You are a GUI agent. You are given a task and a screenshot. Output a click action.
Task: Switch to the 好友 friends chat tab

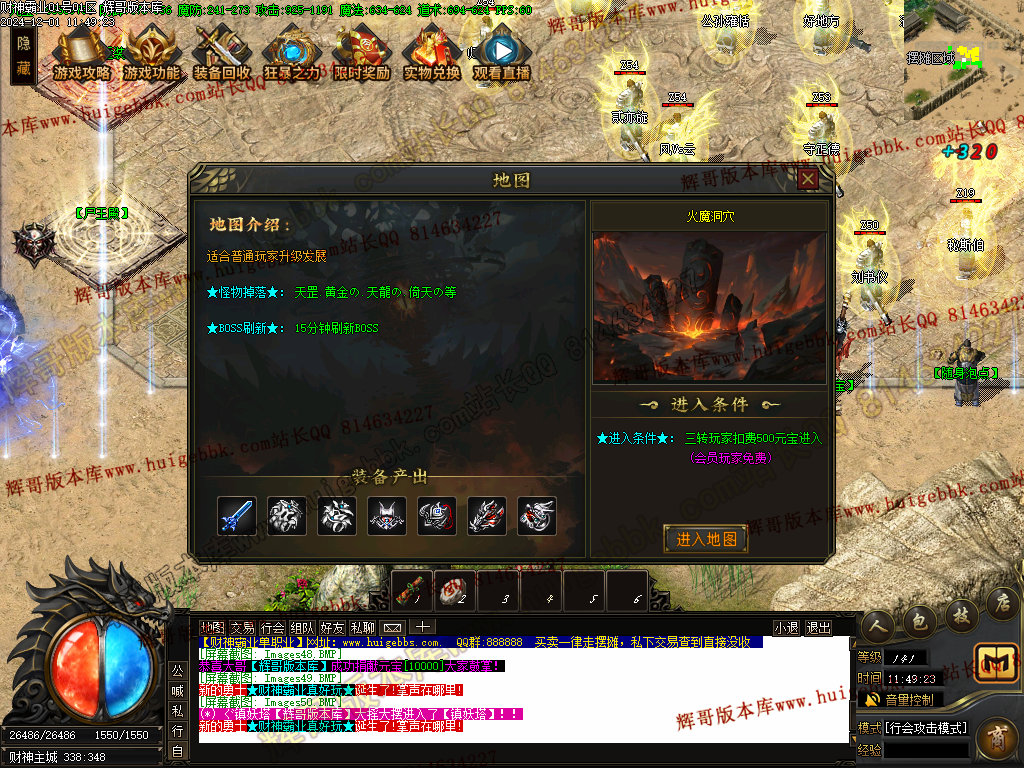332,628
